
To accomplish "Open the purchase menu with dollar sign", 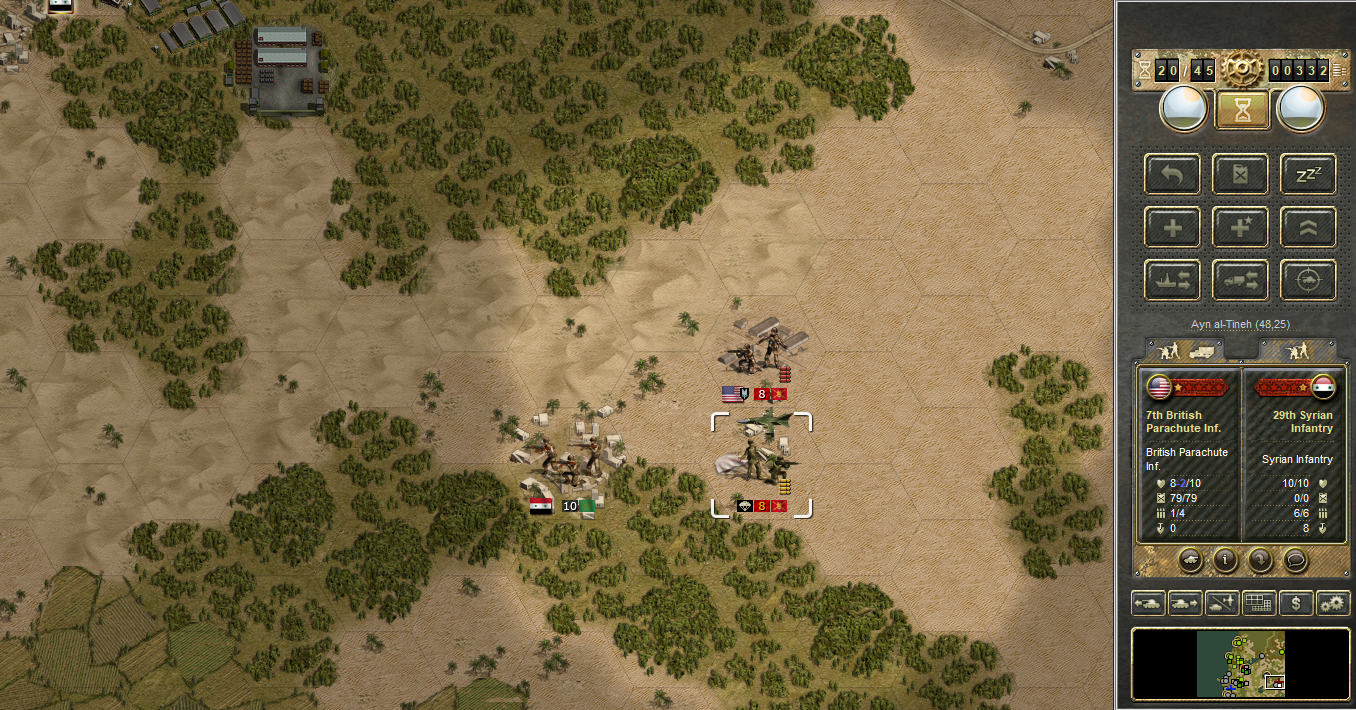I will click(x=1296, y=603).
